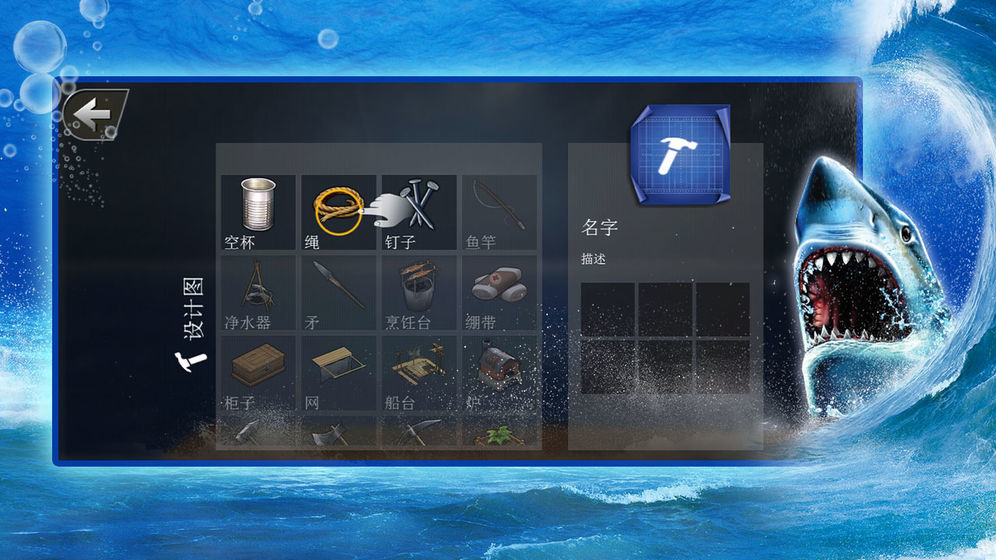Select the empty cup (空杯) blueprint
This screenshot has width=996, height=560.
(x=258, y=211)
